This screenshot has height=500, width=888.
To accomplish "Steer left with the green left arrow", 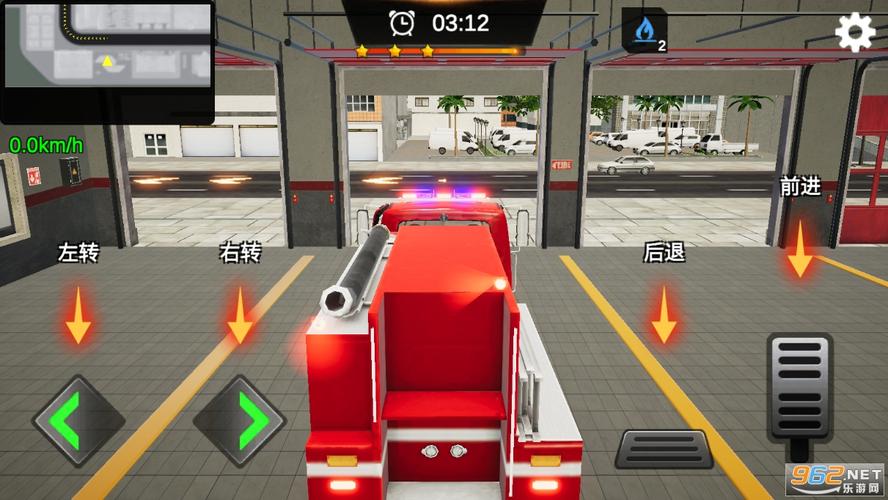I will click(x=78, y=421).
